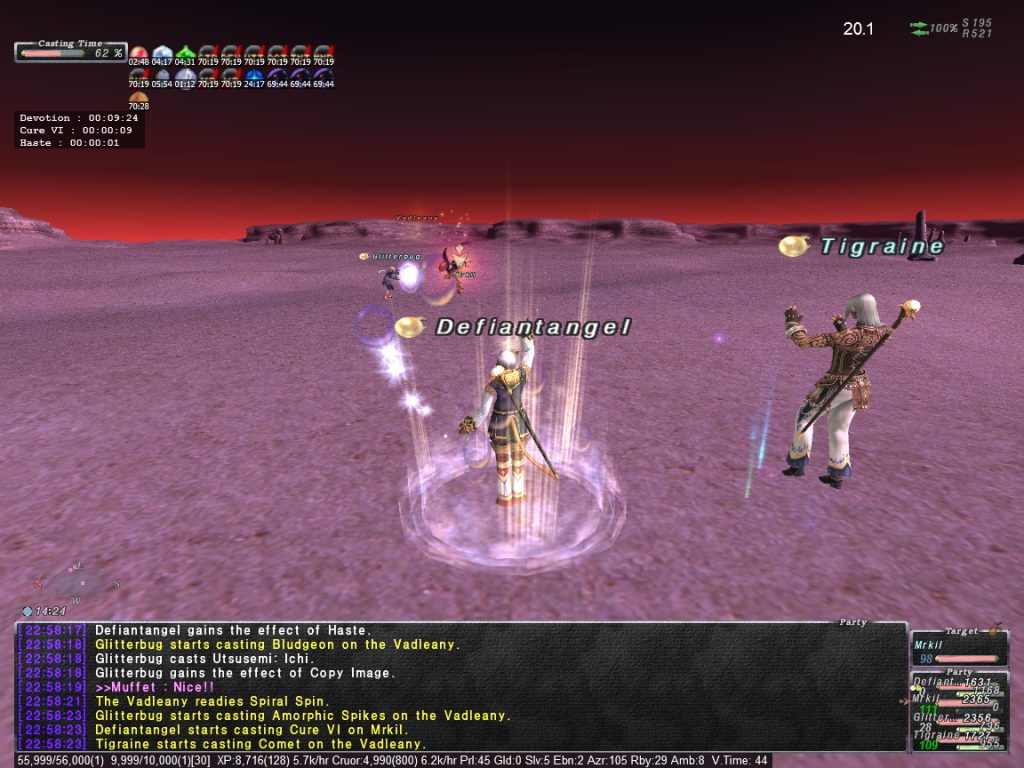Click the orange buff icon at 70:28
This screenshot has width=1024, height=768.
(x=138, y=97)
